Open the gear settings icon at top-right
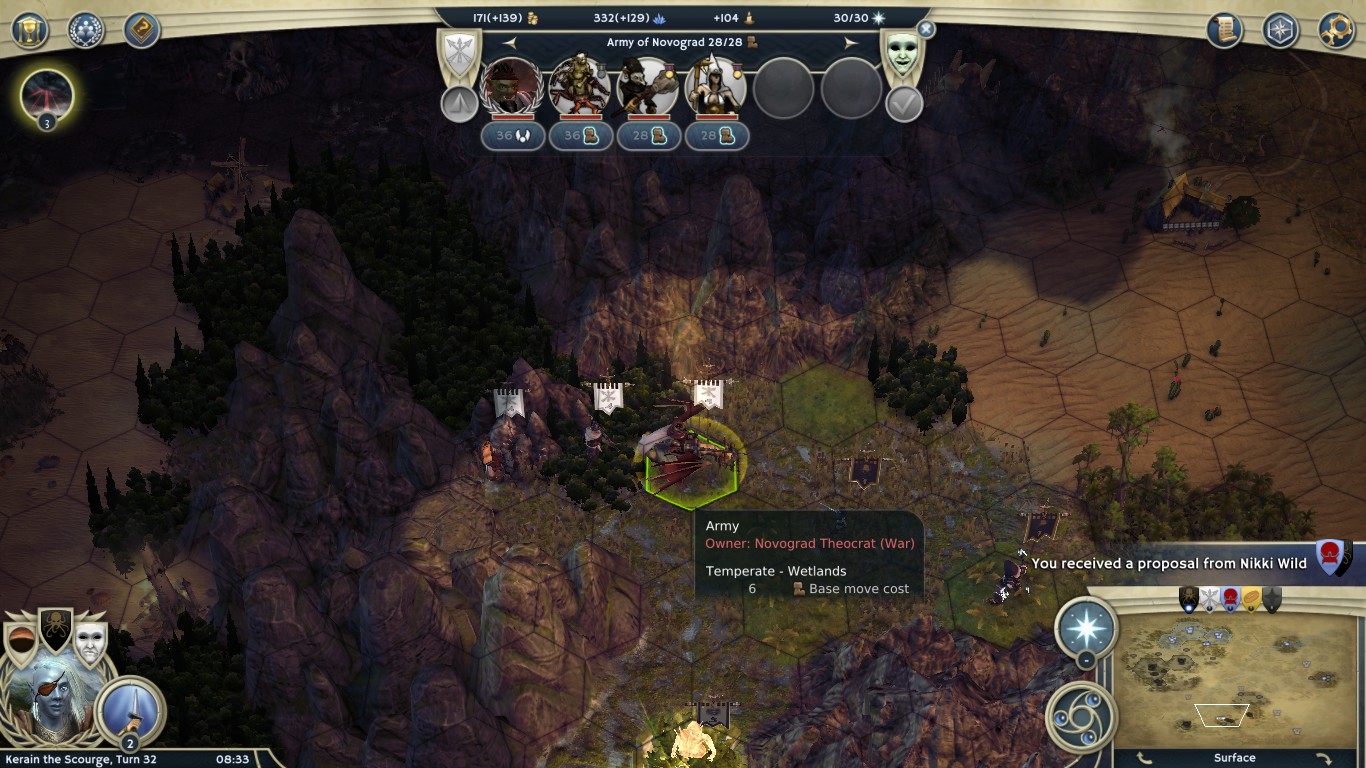The image size is (1366, 768). click(x=1336, y=30)
